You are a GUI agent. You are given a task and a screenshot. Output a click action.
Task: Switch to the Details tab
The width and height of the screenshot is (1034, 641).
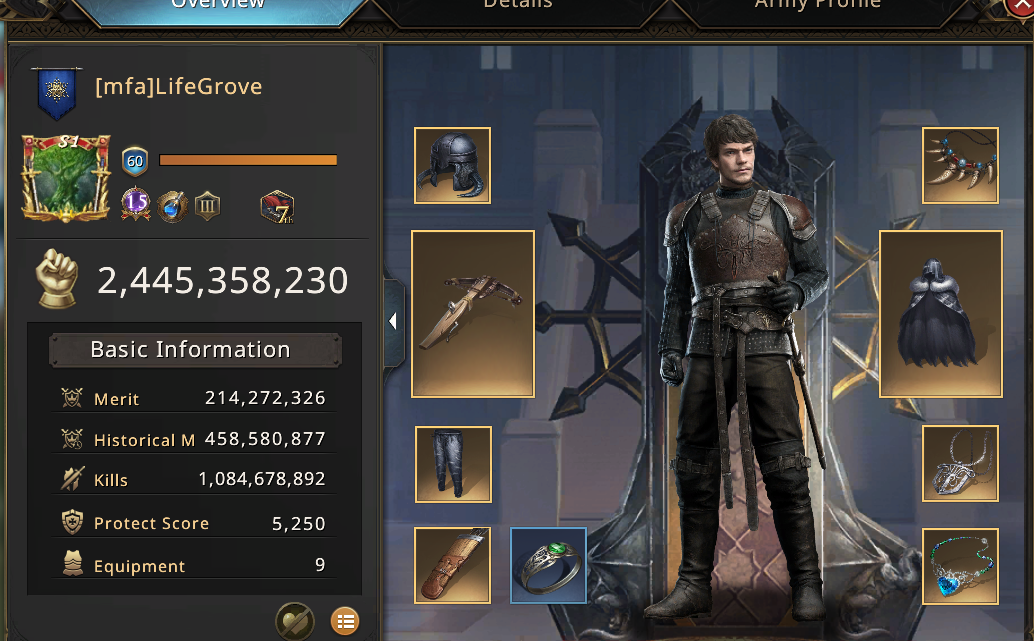pyautogui.click(x=517, y=8)
